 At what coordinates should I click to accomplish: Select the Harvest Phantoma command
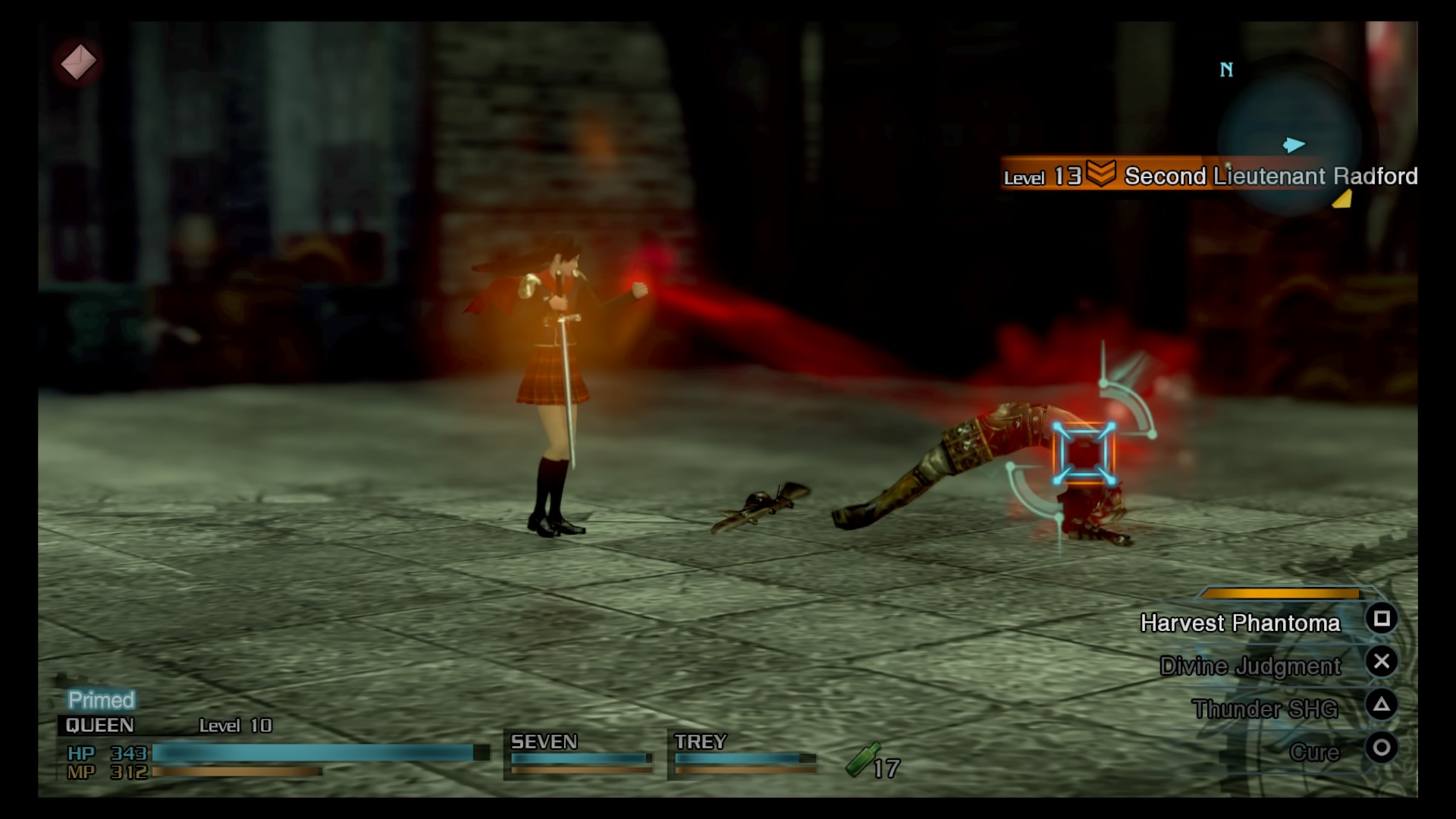[x=1241, y=623]
